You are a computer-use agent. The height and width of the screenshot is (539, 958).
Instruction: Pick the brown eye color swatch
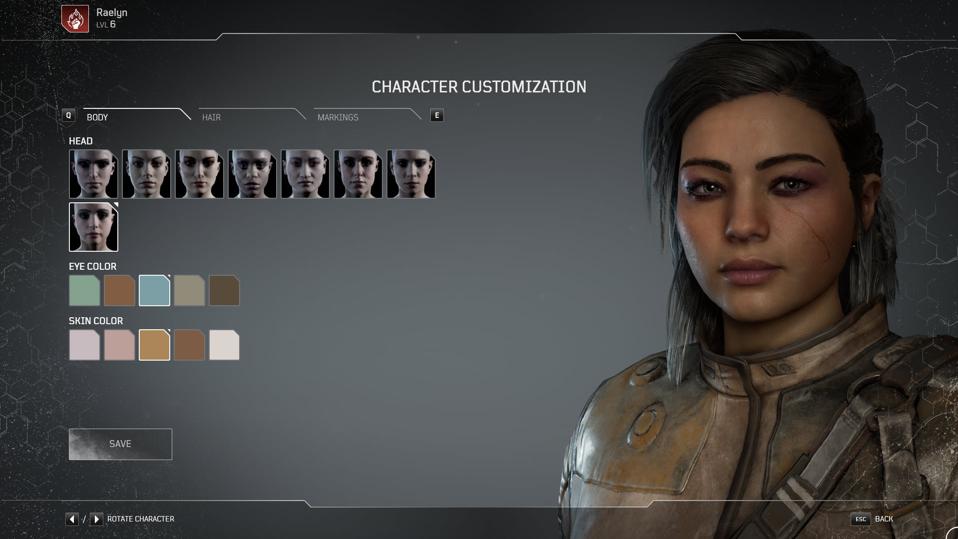[x=119, y=291]
